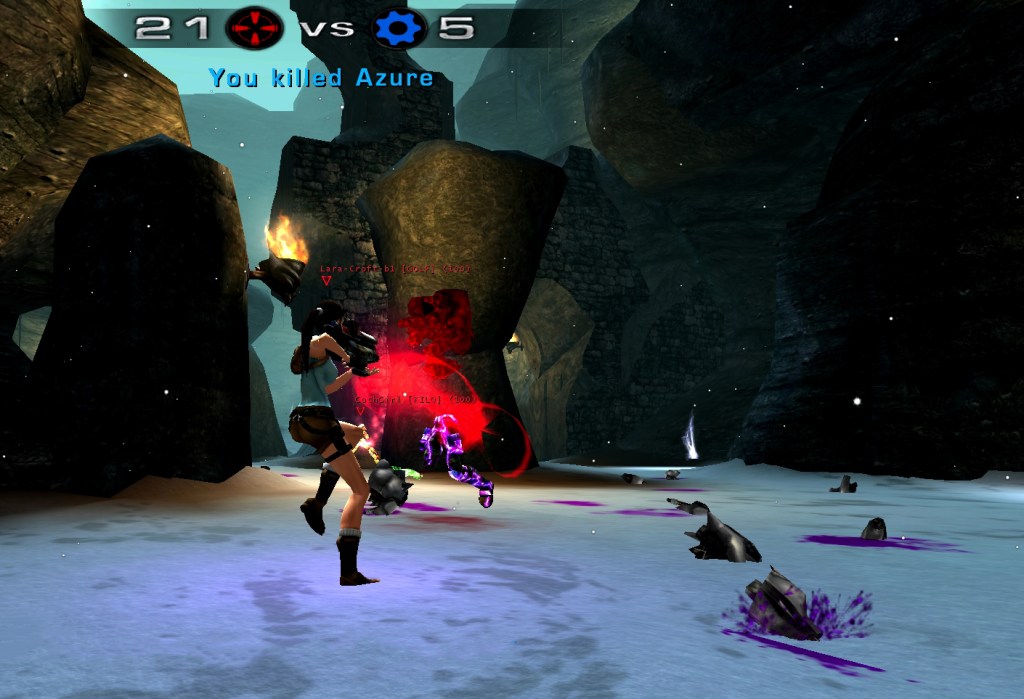Click the blue team gear emblem
This screenshot has height=699, width=1024.
point(400,28)
